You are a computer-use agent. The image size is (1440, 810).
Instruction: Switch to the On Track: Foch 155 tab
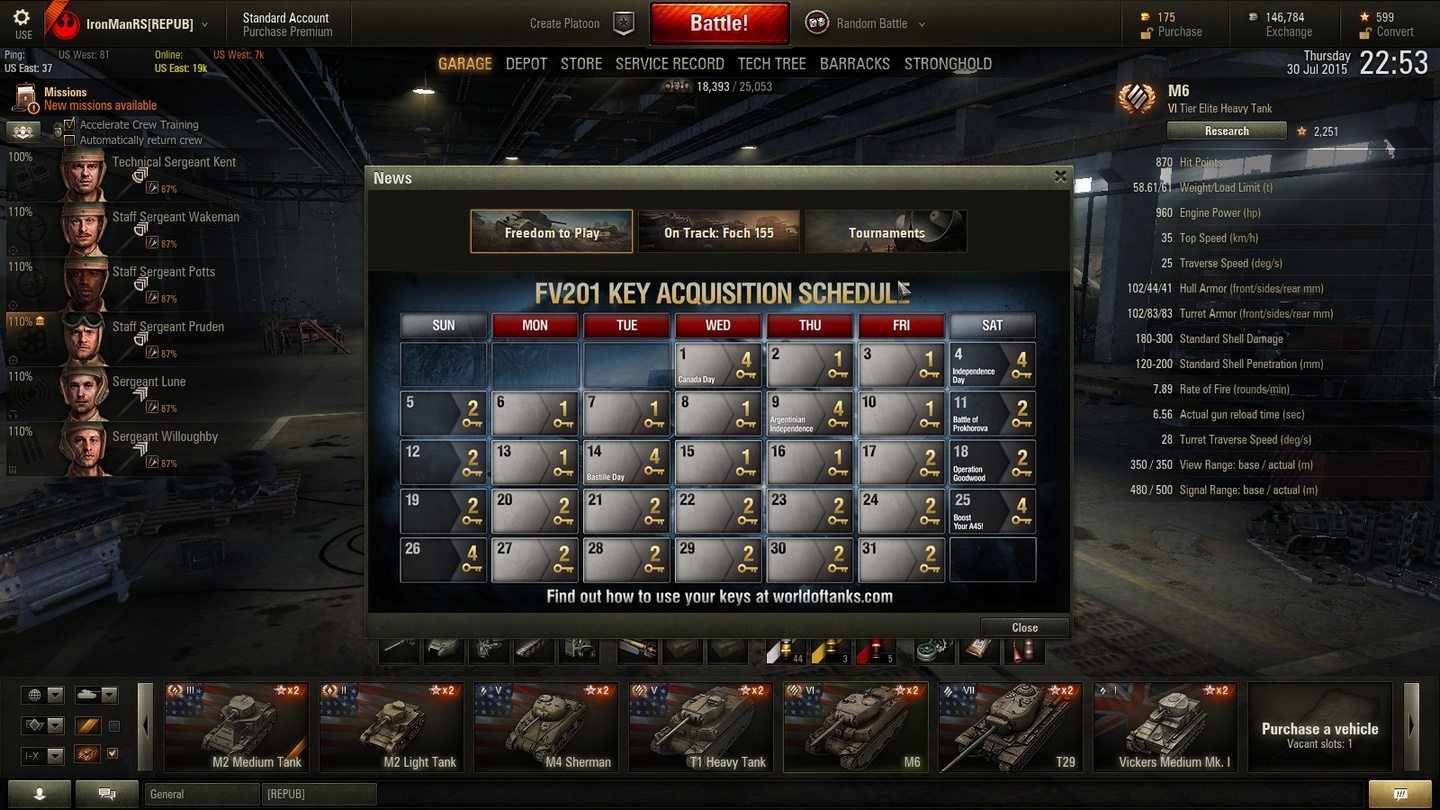719,232
